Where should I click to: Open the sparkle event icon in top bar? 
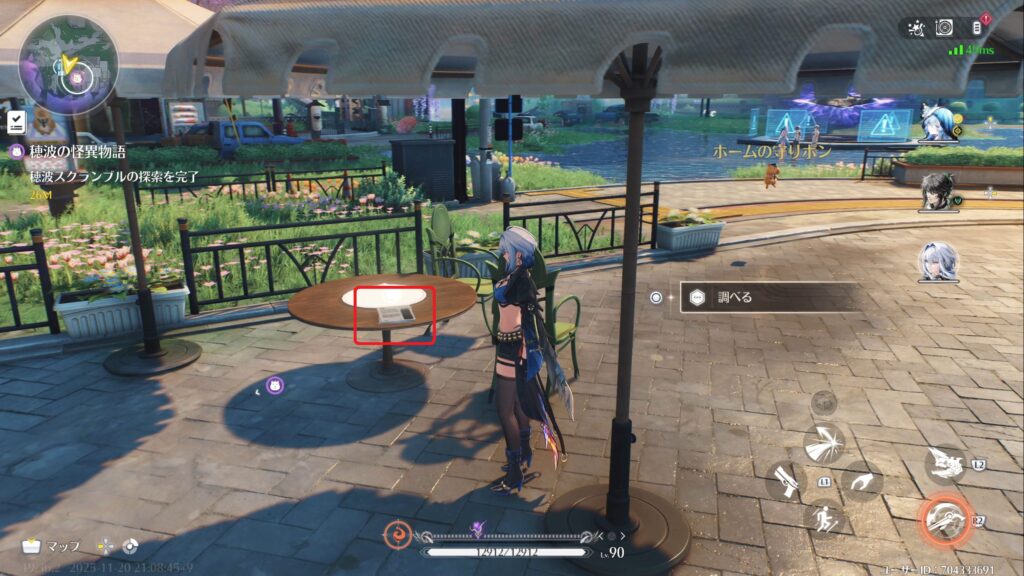pos(914,28)
